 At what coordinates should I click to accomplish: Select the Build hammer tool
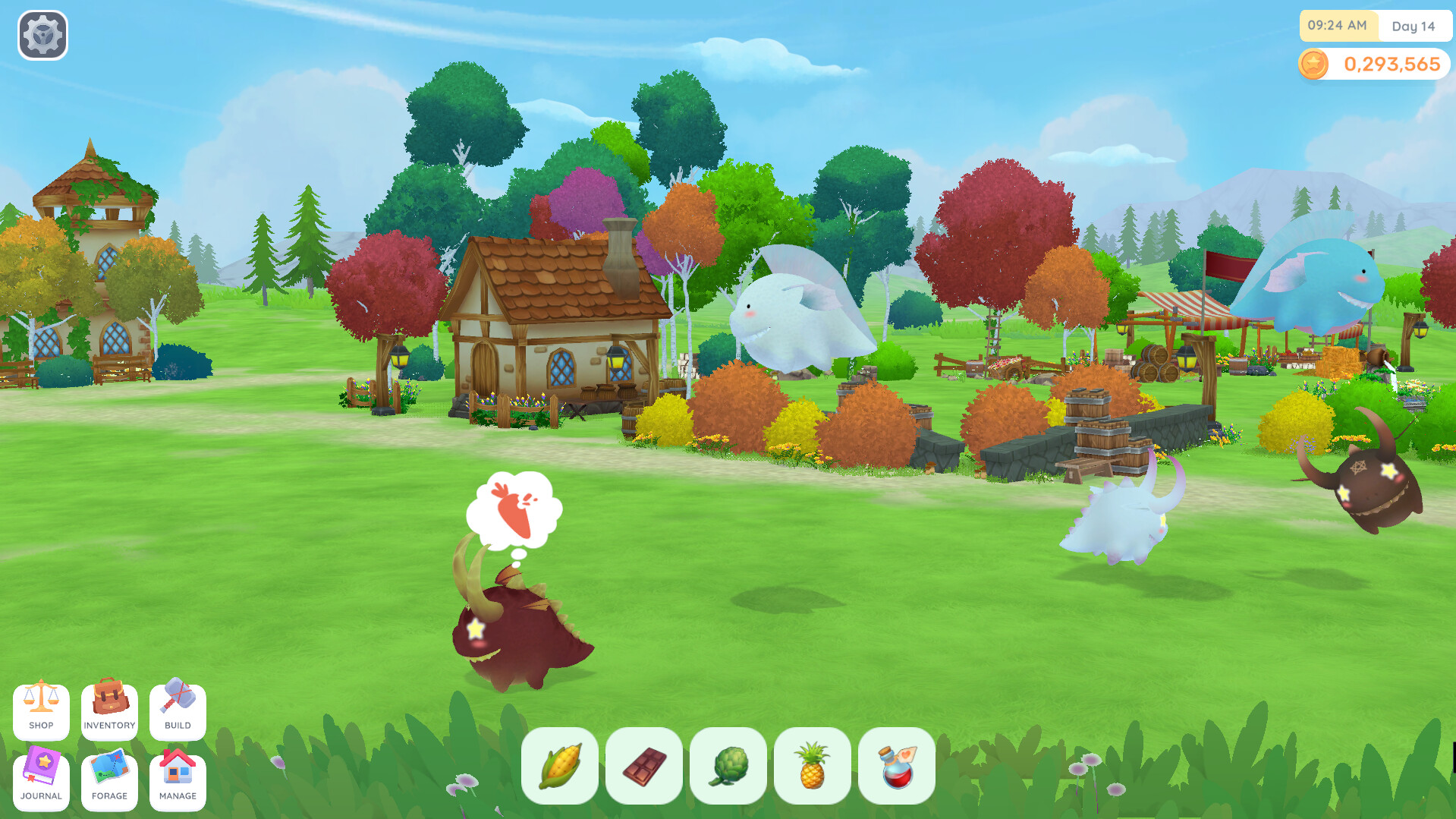[x=177, y=711]
